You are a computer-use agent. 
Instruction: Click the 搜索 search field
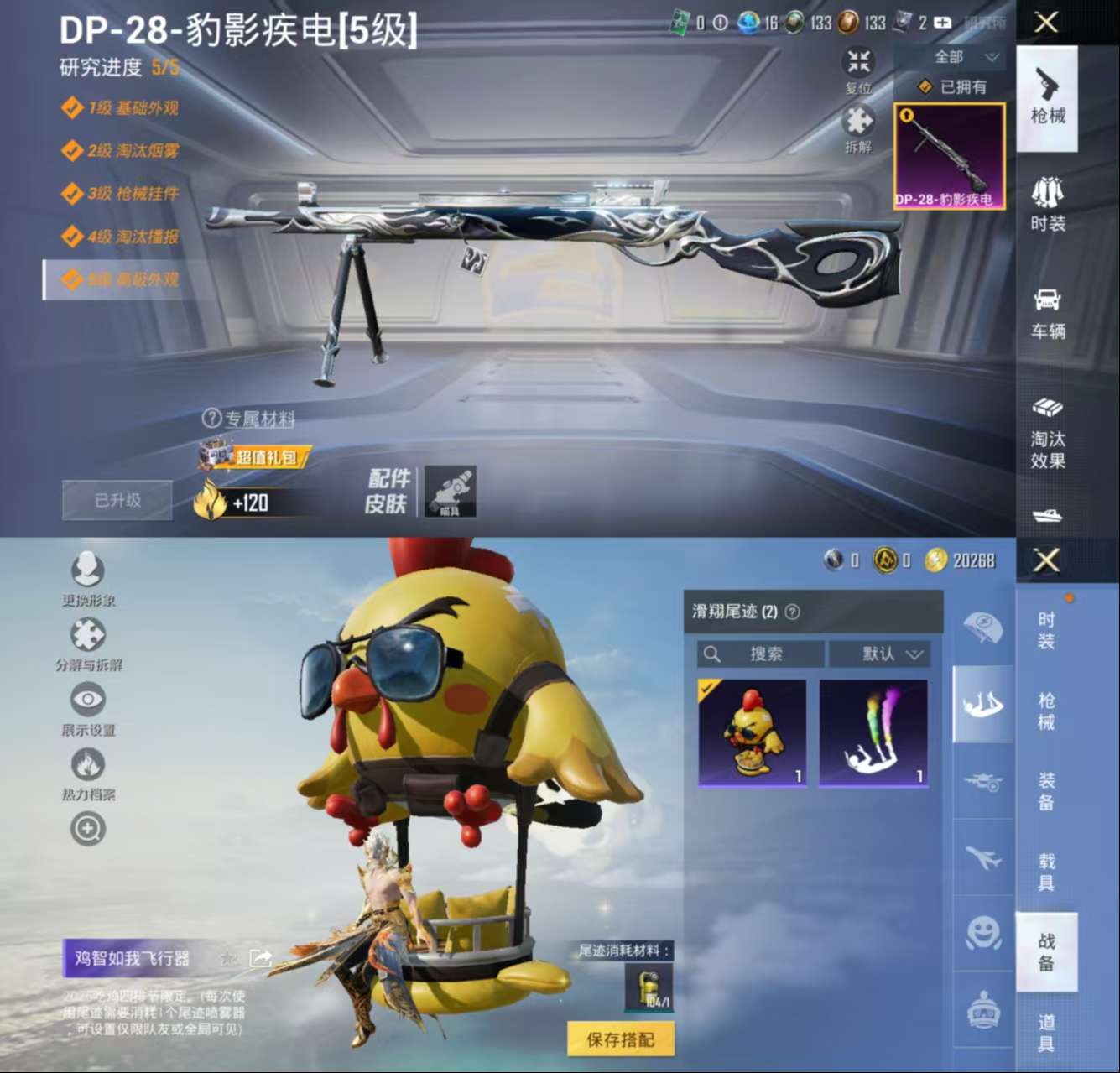coord(759,654)
